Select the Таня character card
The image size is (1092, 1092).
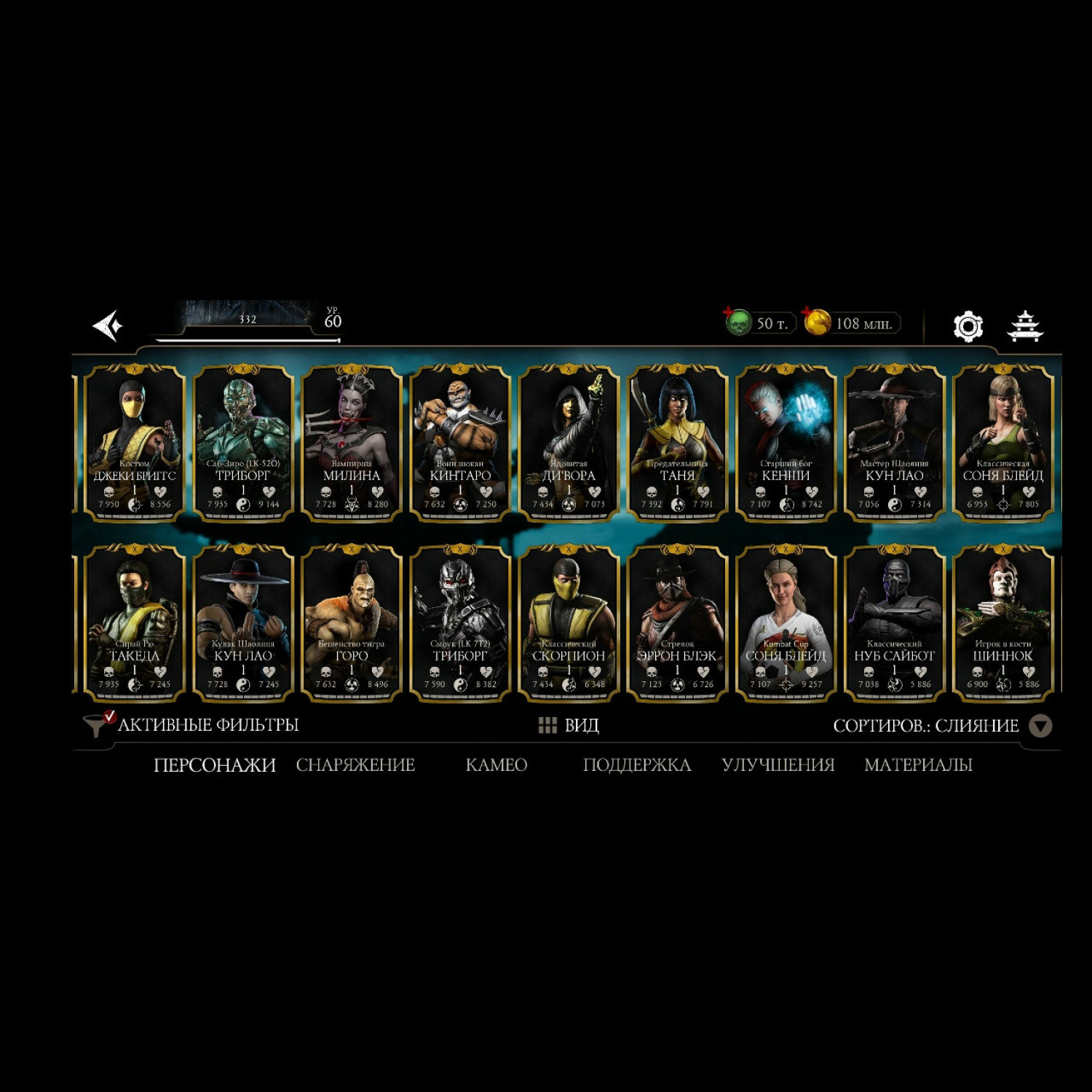(677, 444)
